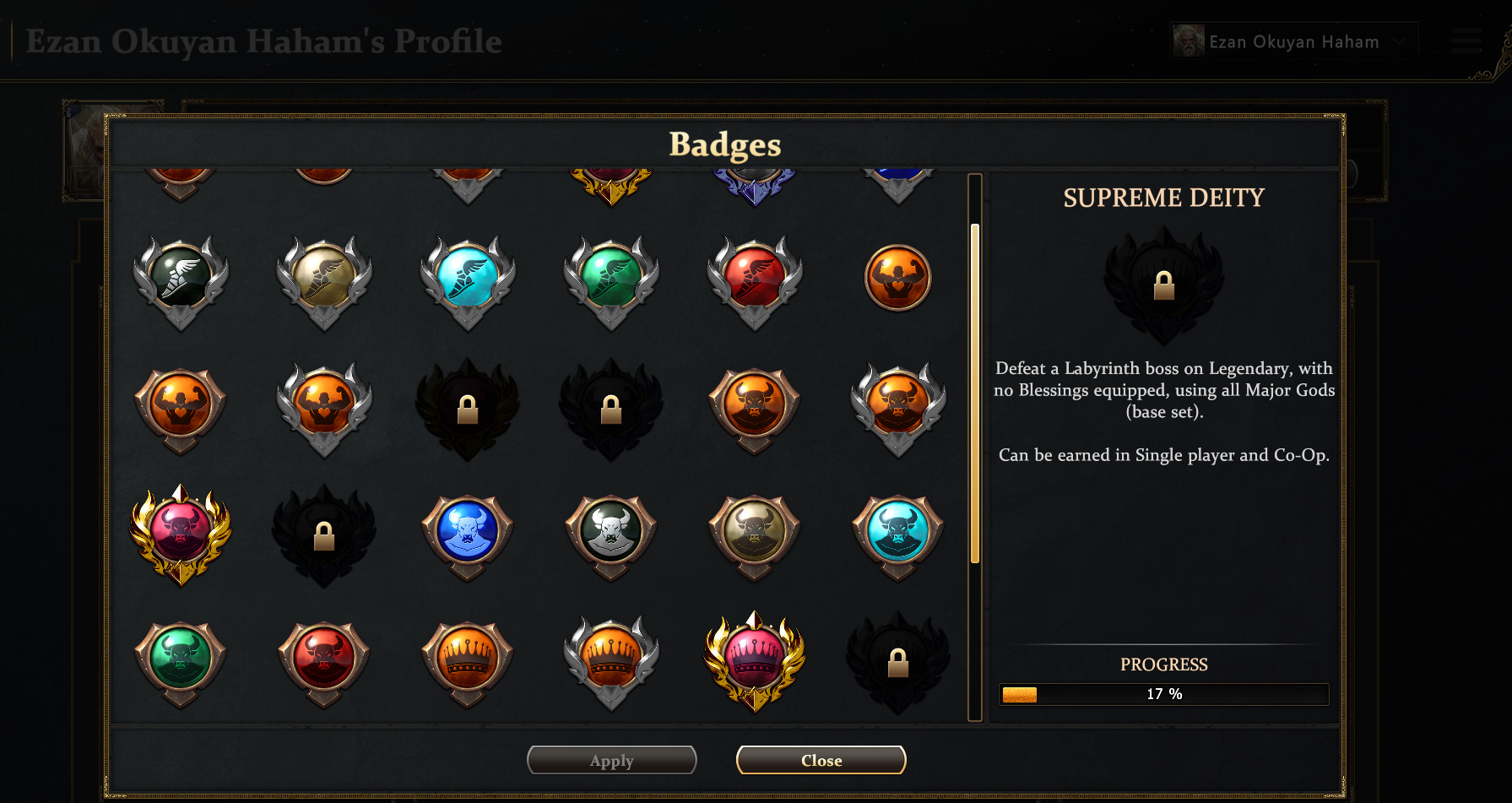Screen dimensions: 1512x803
Task: Open the Ezan Okuyan Haham profile dropdown
Action: tap(1293, 41)
